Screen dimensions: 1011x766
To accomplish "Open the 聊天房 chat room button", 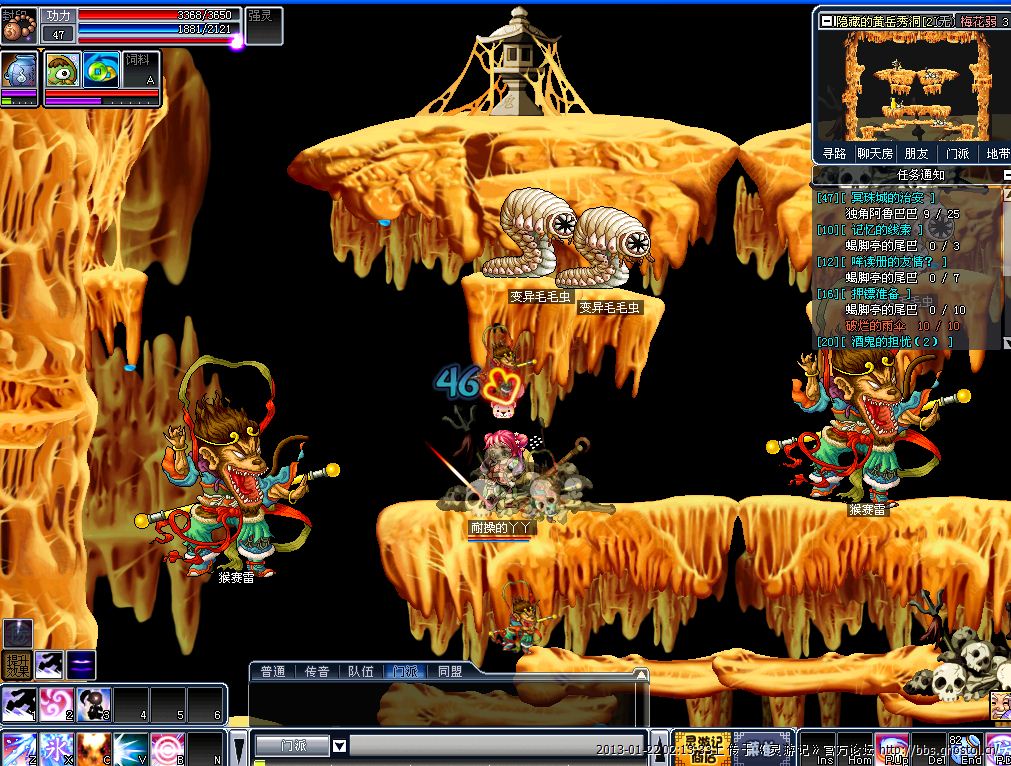I will pos(875,154).
